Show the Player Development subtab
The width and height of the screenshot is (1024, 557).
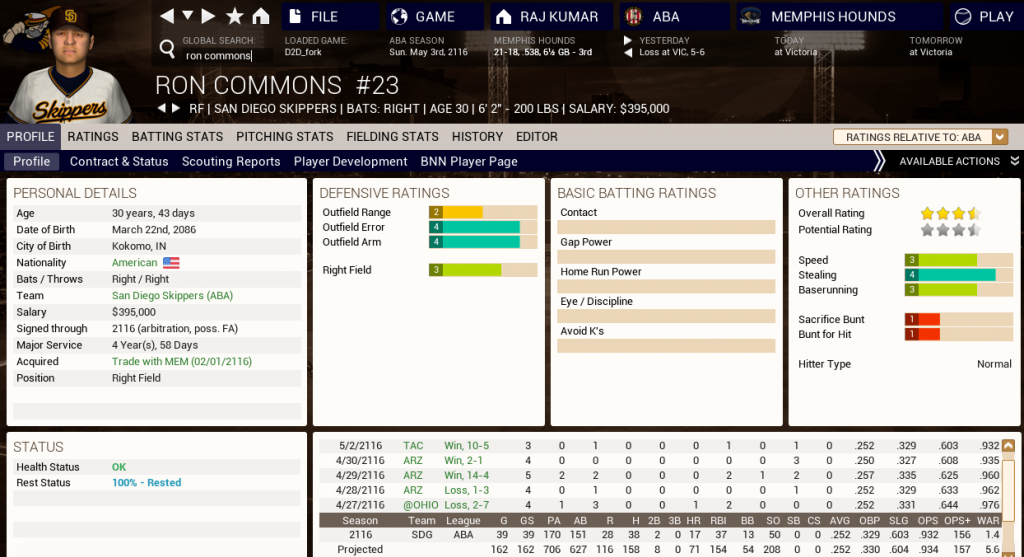(350, 161)
